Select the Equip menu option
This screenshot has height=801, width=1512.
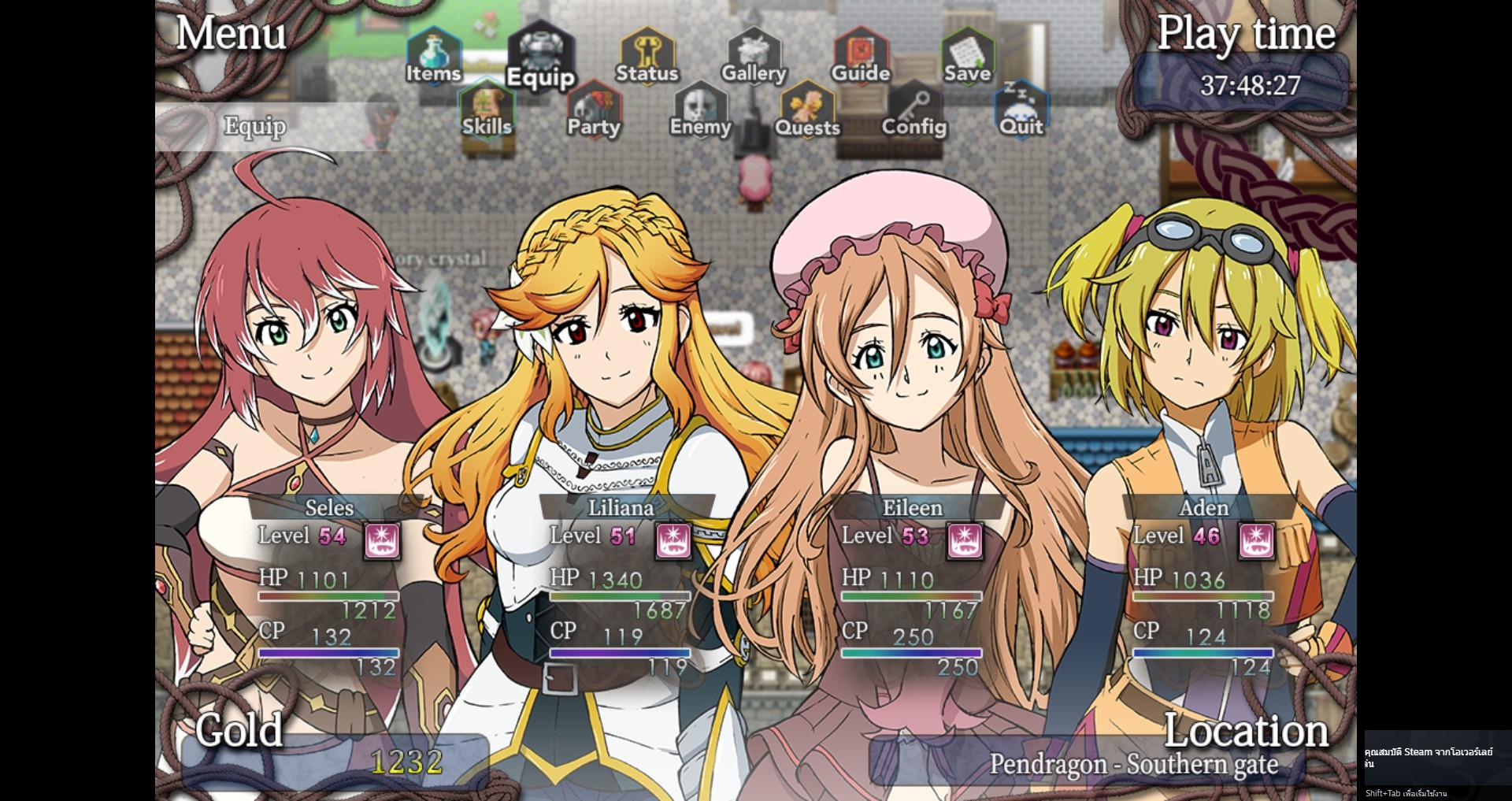[540, 58]
